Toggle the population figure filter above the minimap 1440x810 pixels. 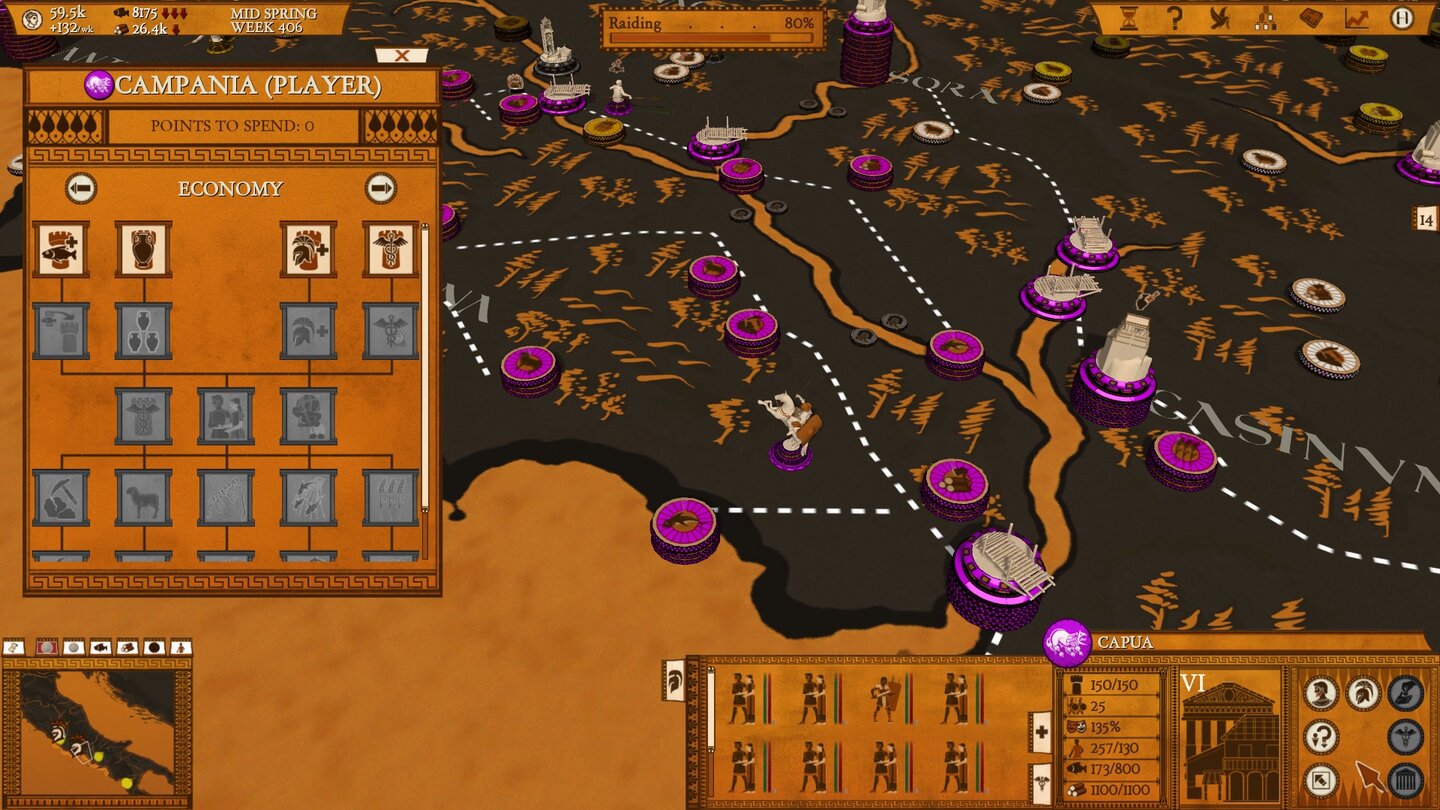pos(181,647)
